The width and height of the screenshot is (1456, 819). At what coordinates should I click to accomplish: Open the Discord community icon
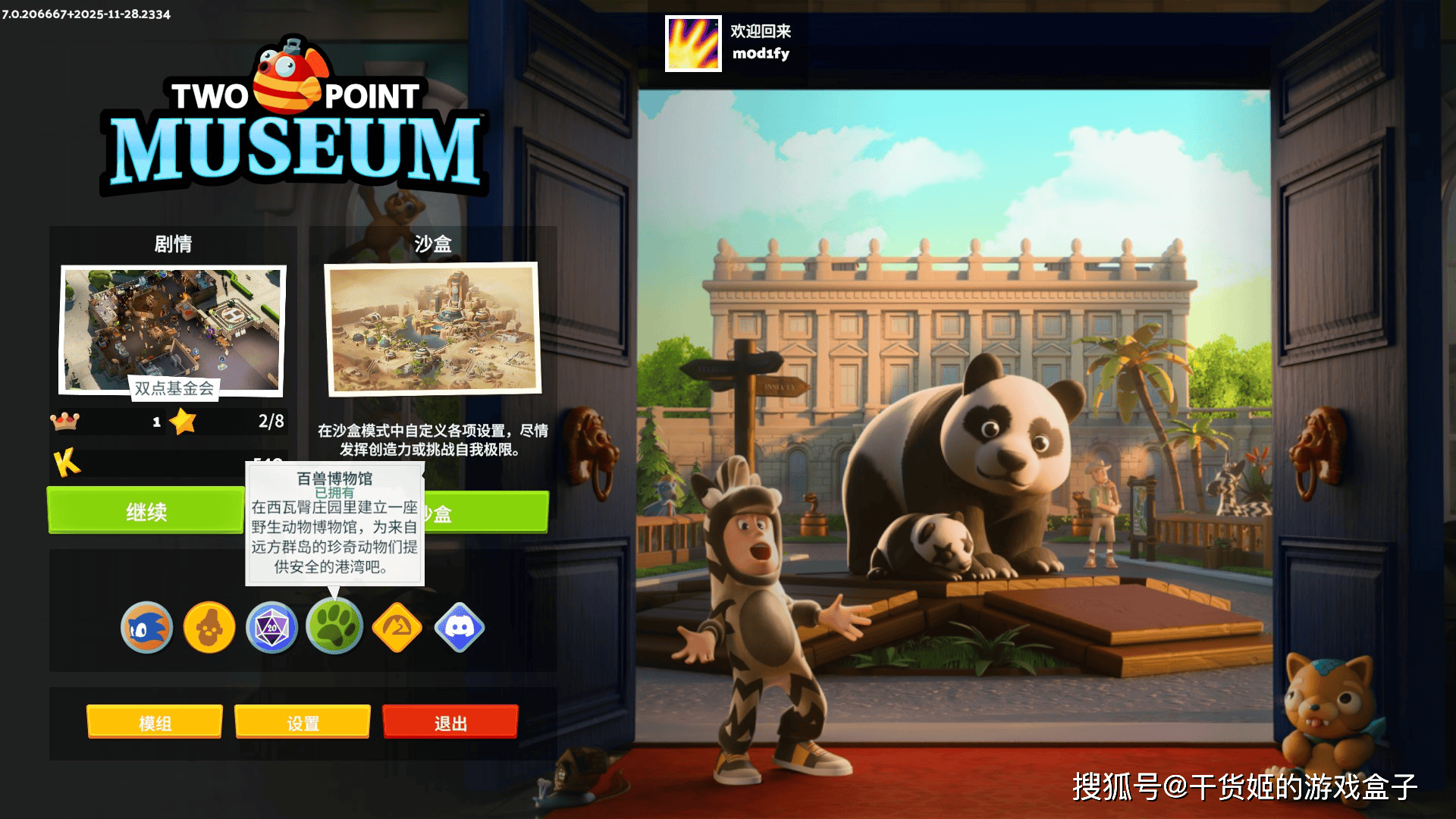[460, 627]
